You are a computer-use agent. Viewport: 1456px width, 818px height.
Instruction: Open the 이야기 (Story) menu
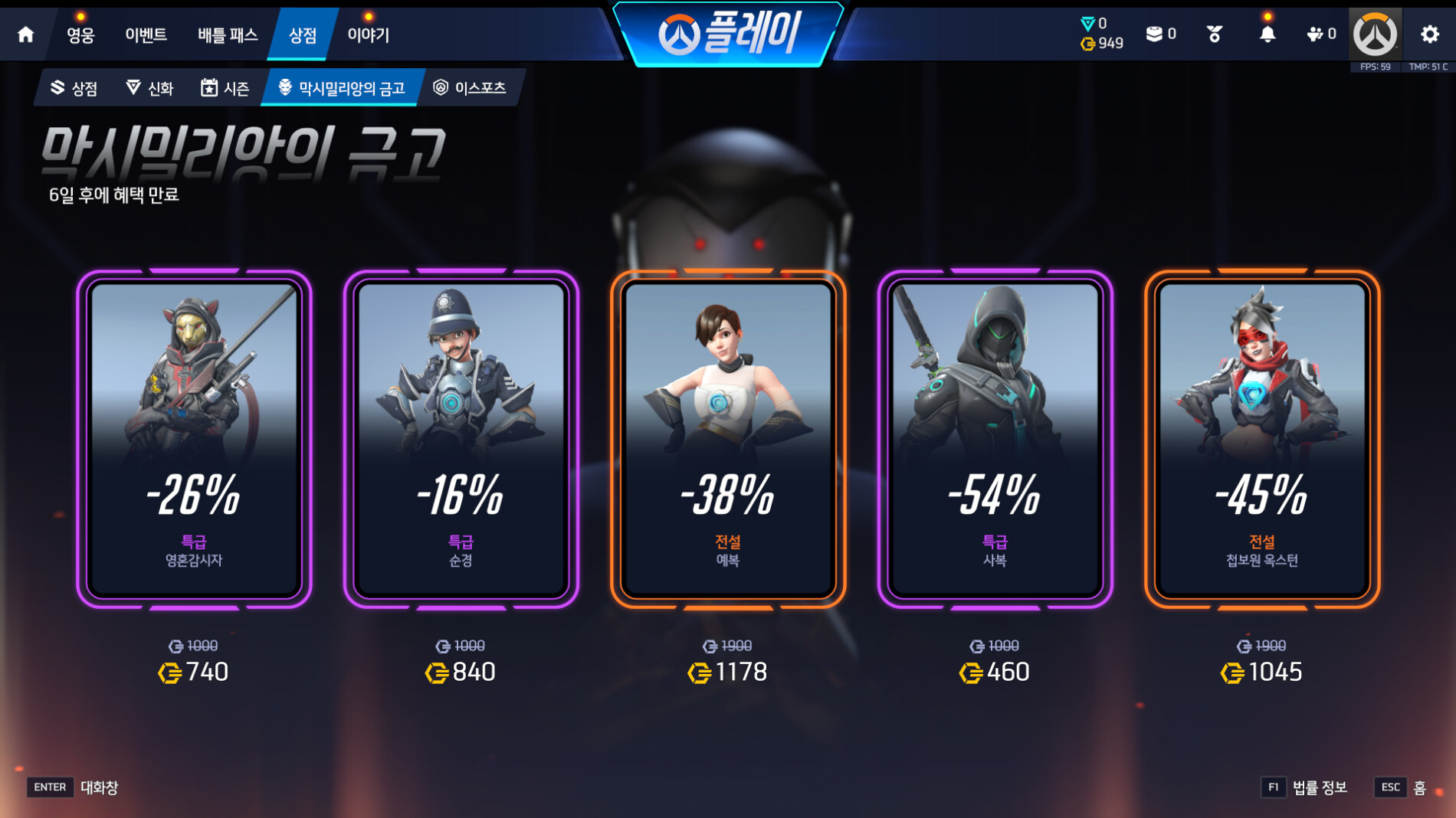pyautogui.click(x=369, y=35)
